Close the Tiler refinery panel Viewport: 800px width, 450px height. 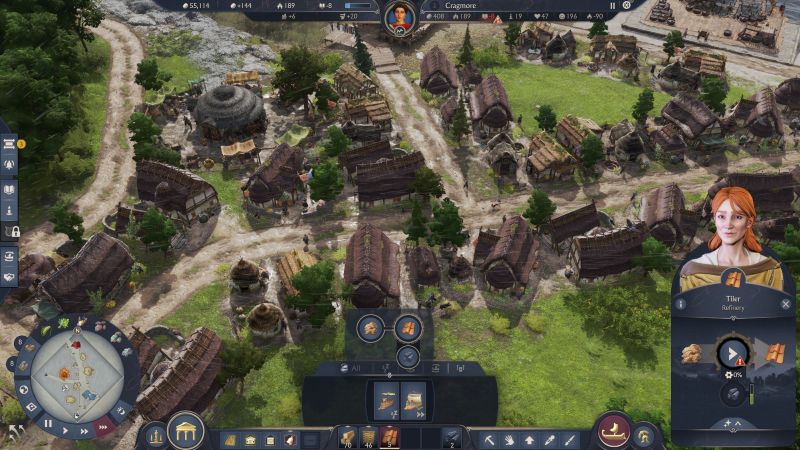click(786, 302)
